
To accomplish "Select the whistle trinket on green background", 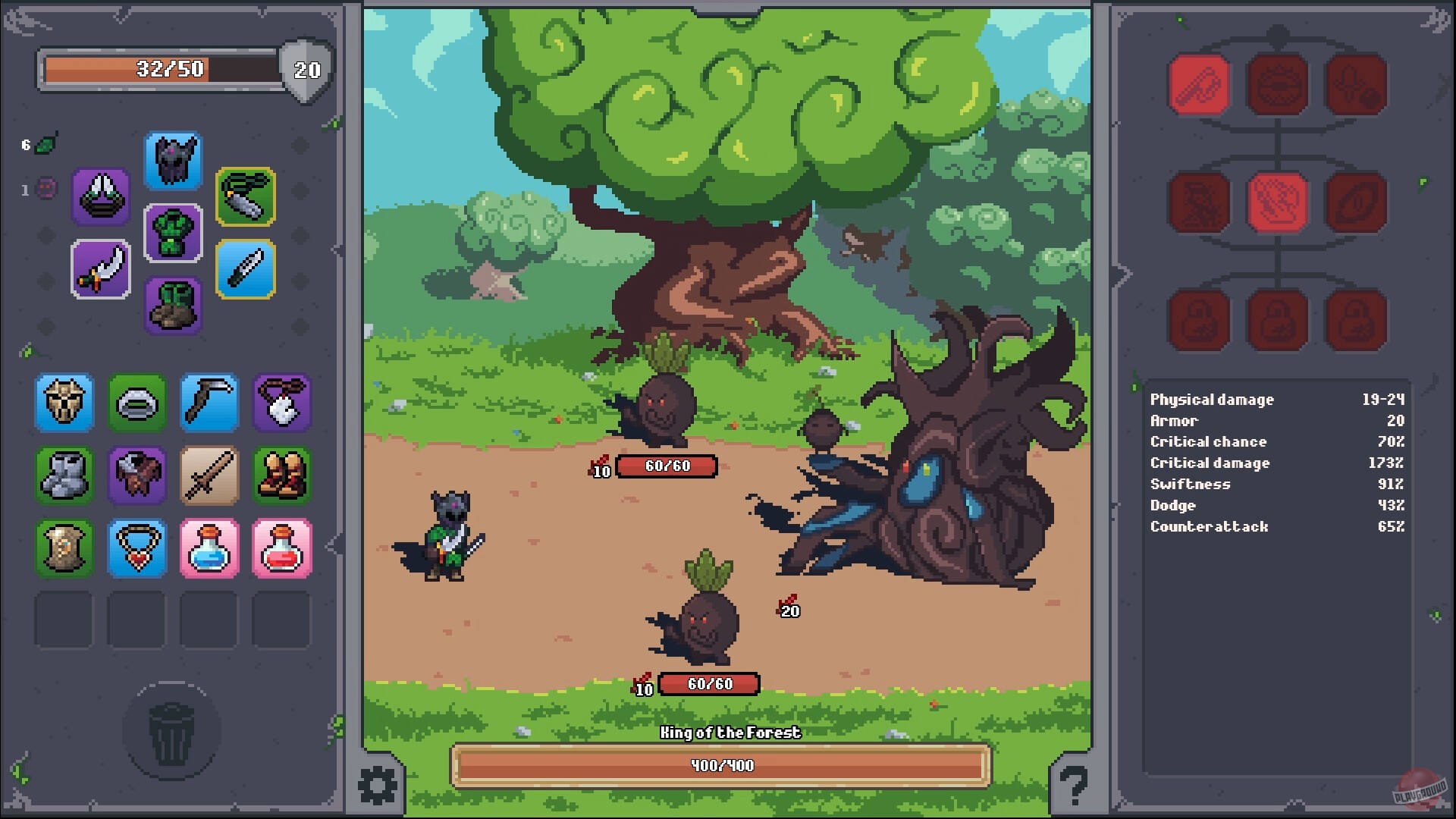I will click(x=246, y=197).
